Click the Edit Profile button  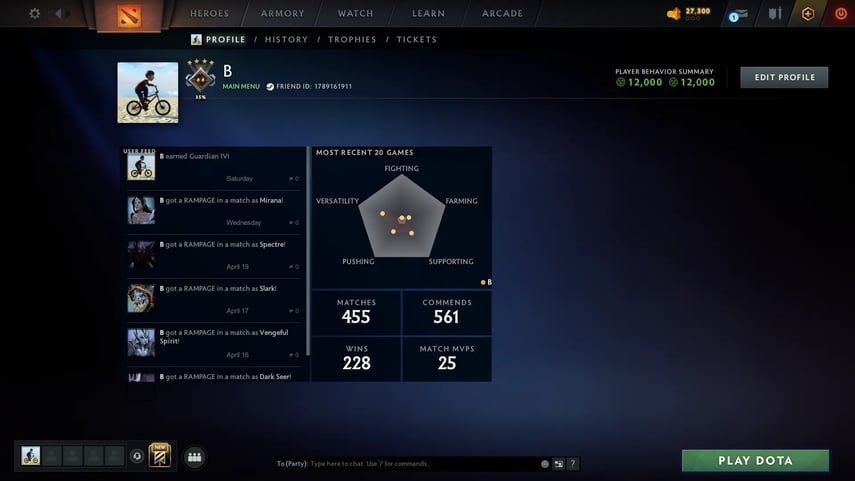[784, 78]
